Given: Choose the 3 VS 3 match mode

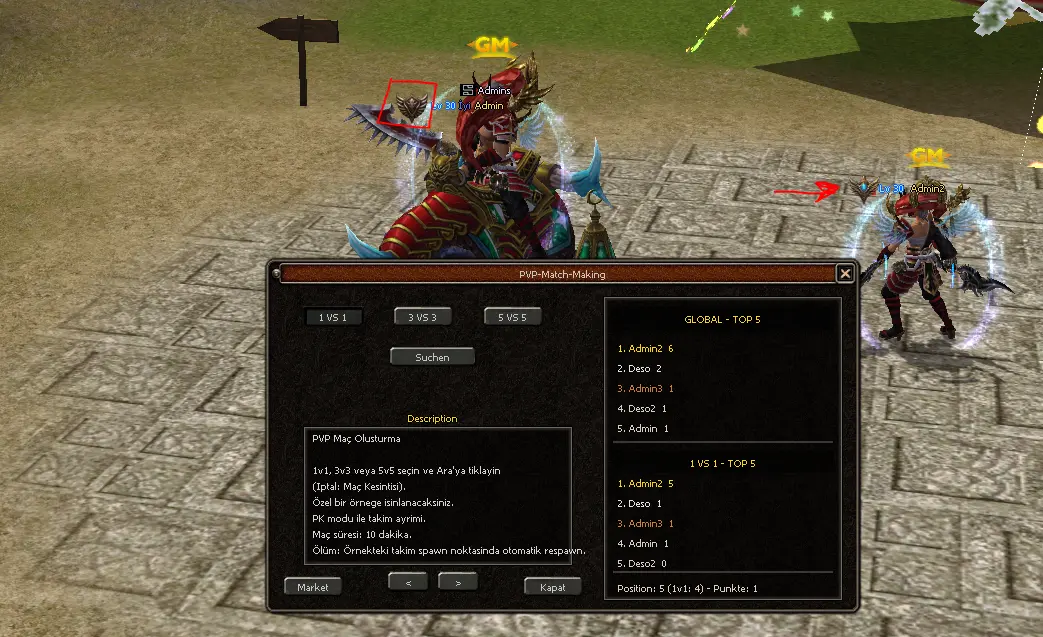Looking at the screenshot, I should pos(422,317).
